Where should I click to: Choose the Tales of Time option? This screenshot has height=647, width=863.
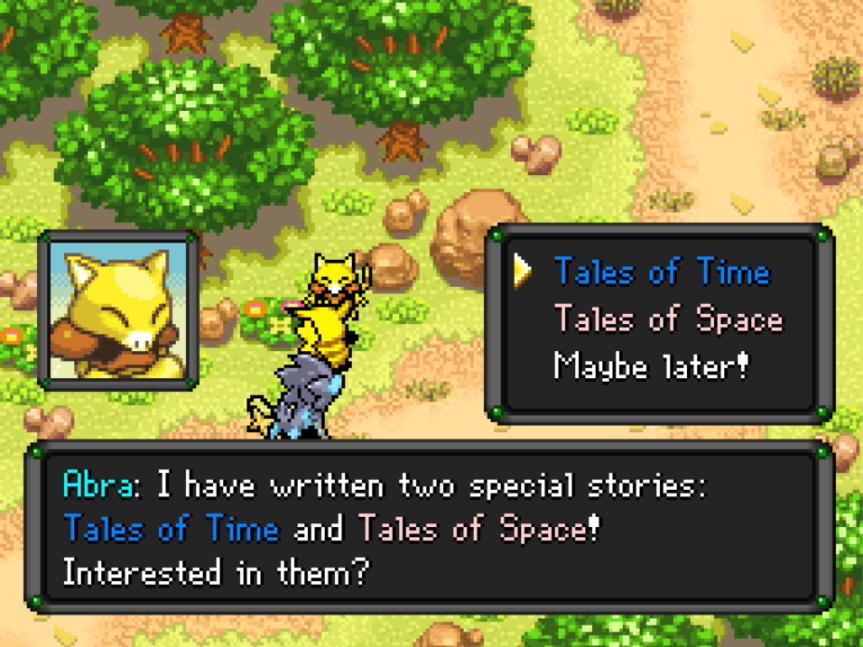661,271
